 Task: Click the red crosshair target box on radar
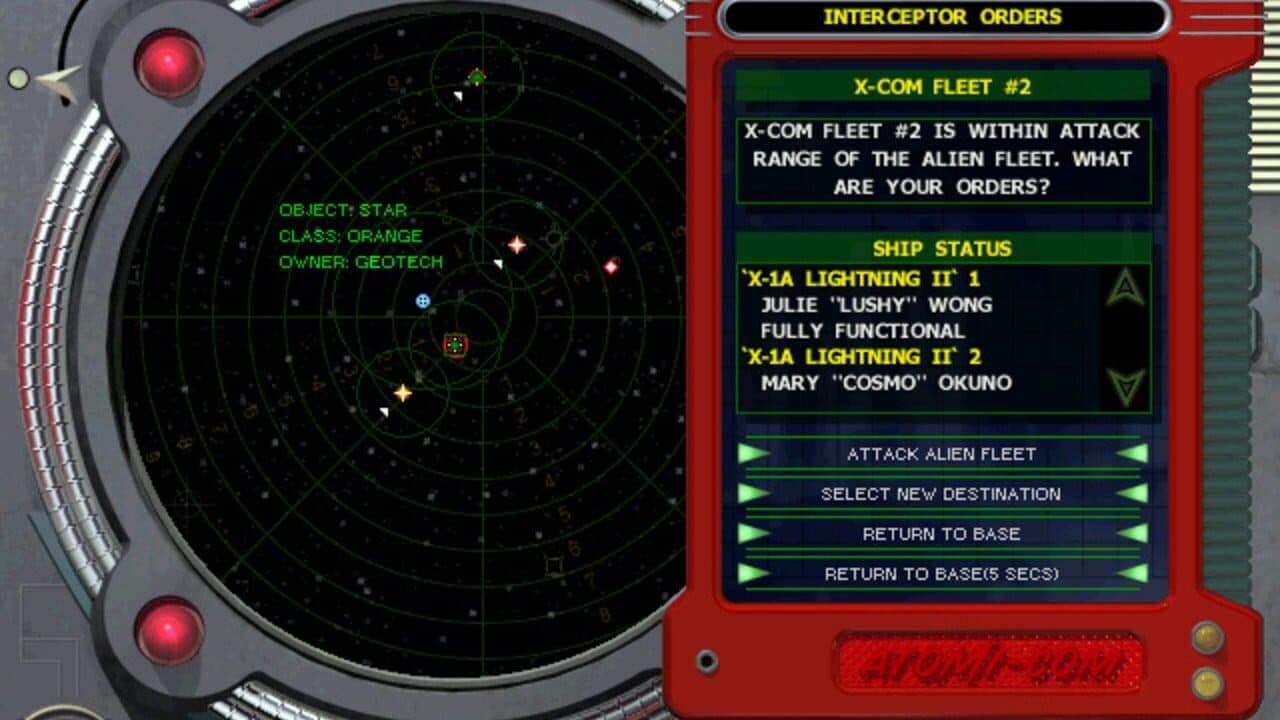tap(455, 345)
